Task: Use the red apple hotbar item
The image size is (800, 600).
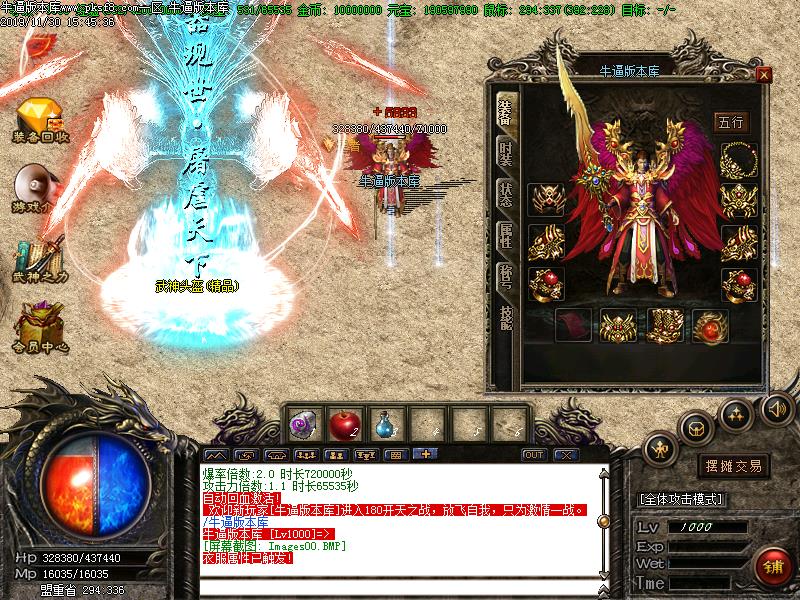Action: pos(345,424)
